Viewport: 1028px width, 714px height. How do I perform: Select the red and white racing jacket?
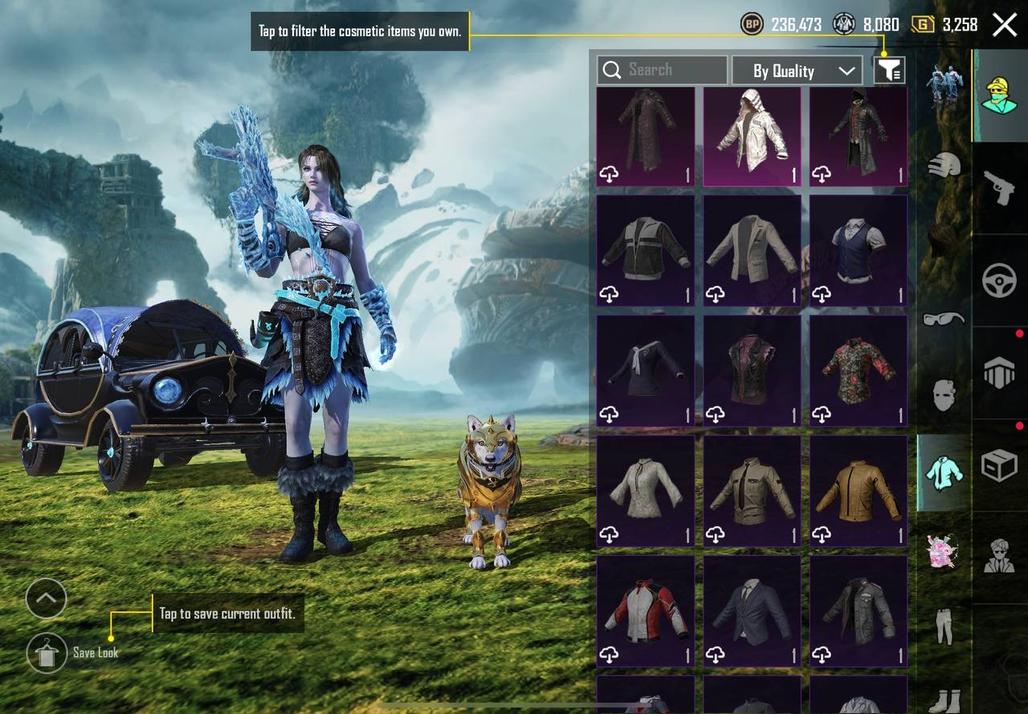(645, 610)
